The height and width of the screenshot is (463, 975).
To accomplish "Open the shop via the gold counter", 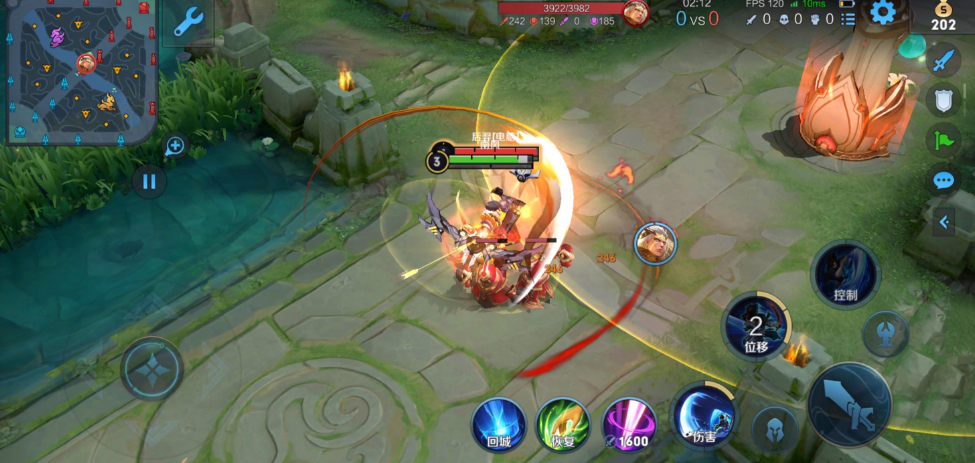I will coord(943,17).
